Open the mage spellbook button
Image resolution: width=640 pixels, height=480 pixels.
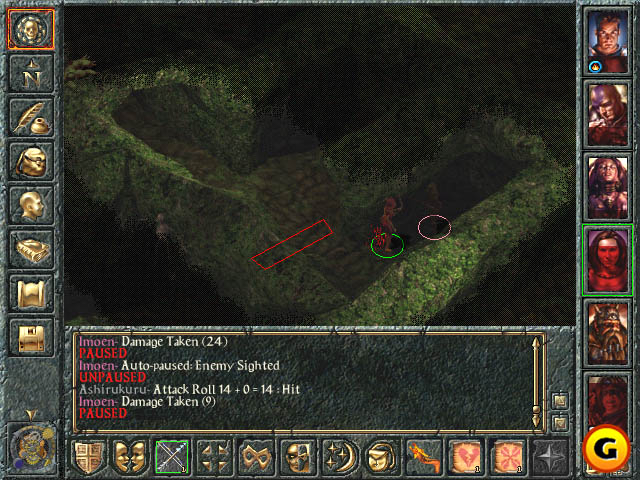coord(30,248)
